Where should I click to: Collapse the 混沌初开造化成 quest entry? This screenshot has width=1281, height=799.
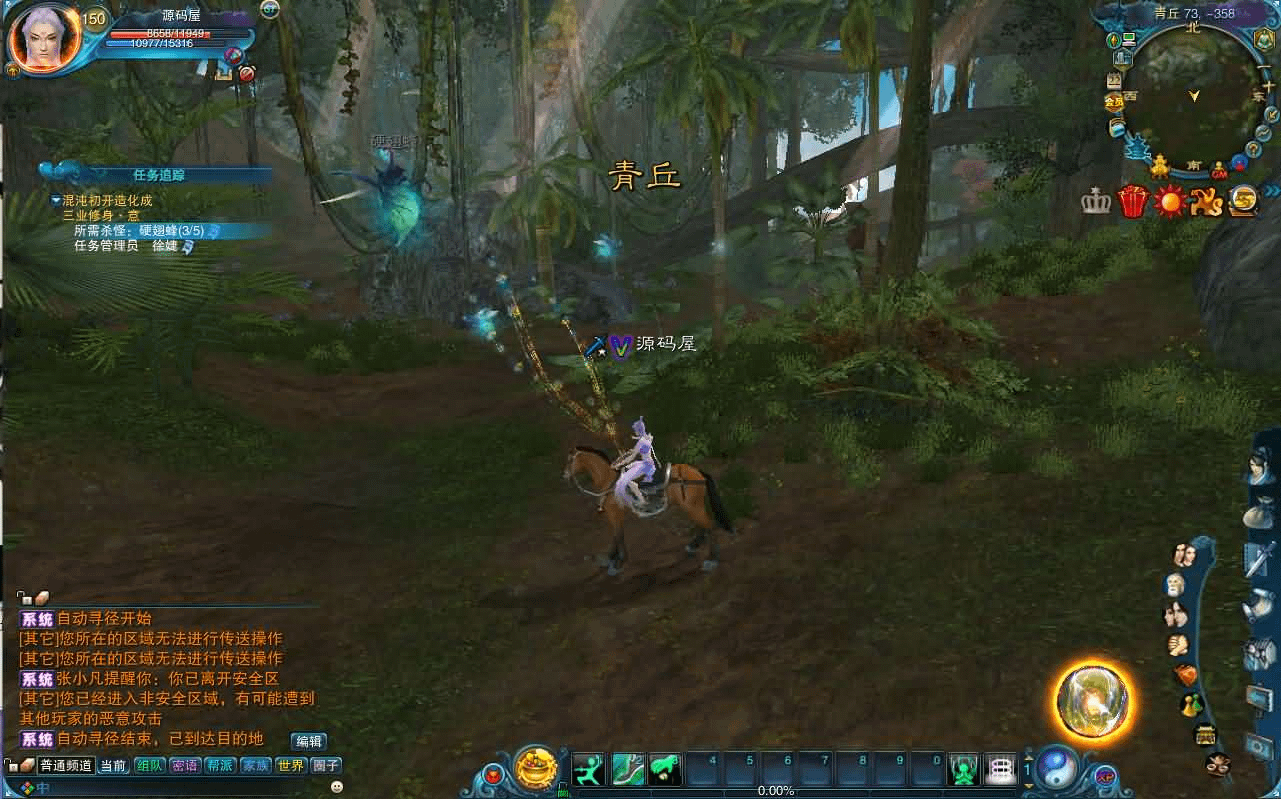point(57,200)
